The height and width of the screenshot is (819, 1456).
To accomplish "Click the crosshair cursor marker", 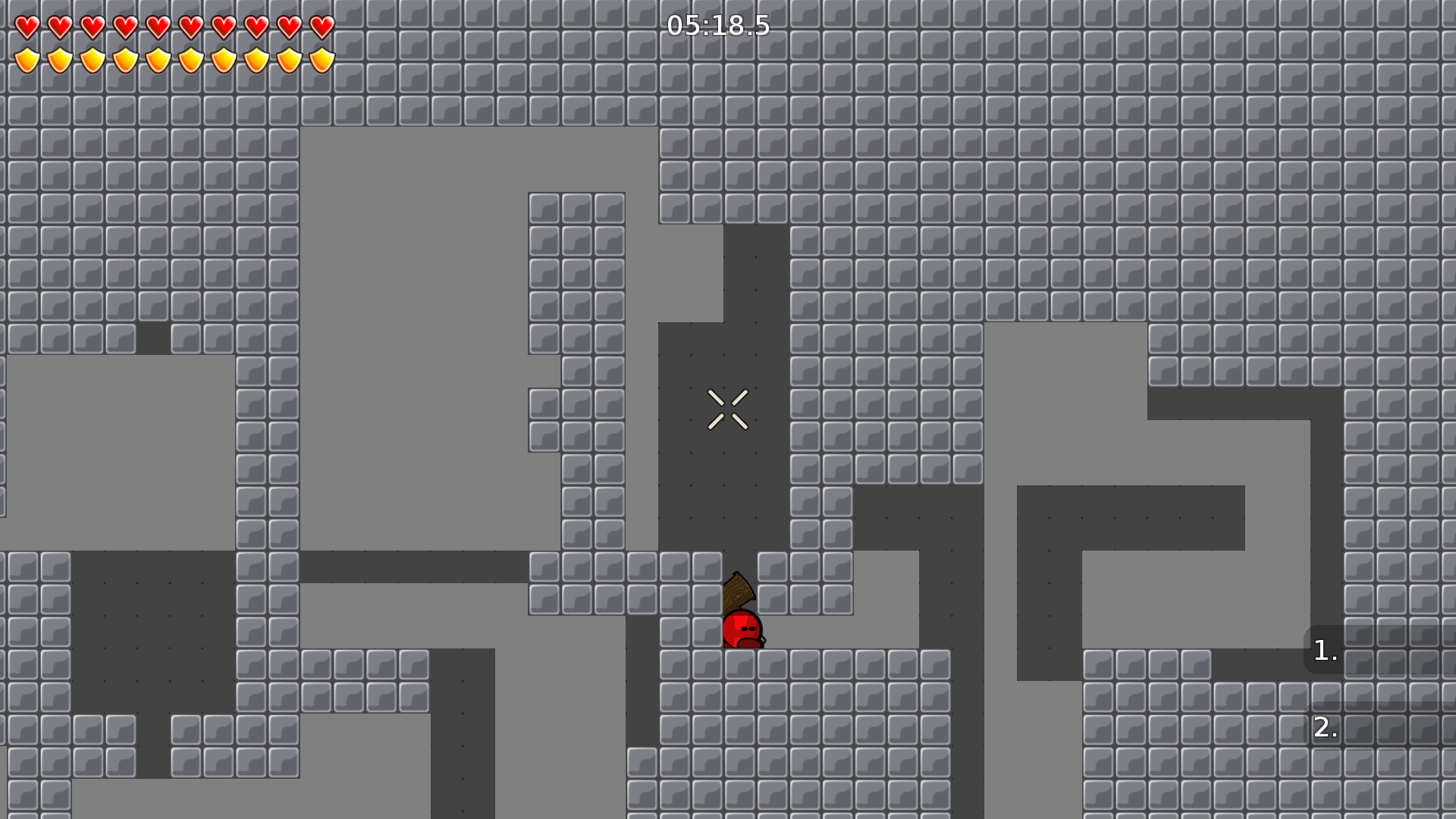I will coord(728,409).
